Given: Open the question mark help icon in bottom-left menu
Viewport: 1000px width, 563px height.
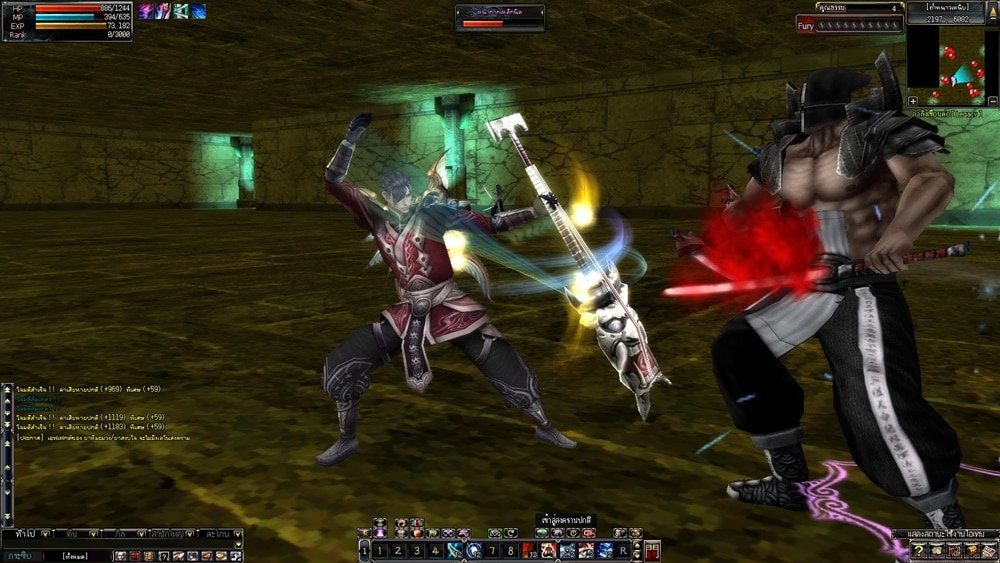Looking at the screenshot, I should 163,555.
